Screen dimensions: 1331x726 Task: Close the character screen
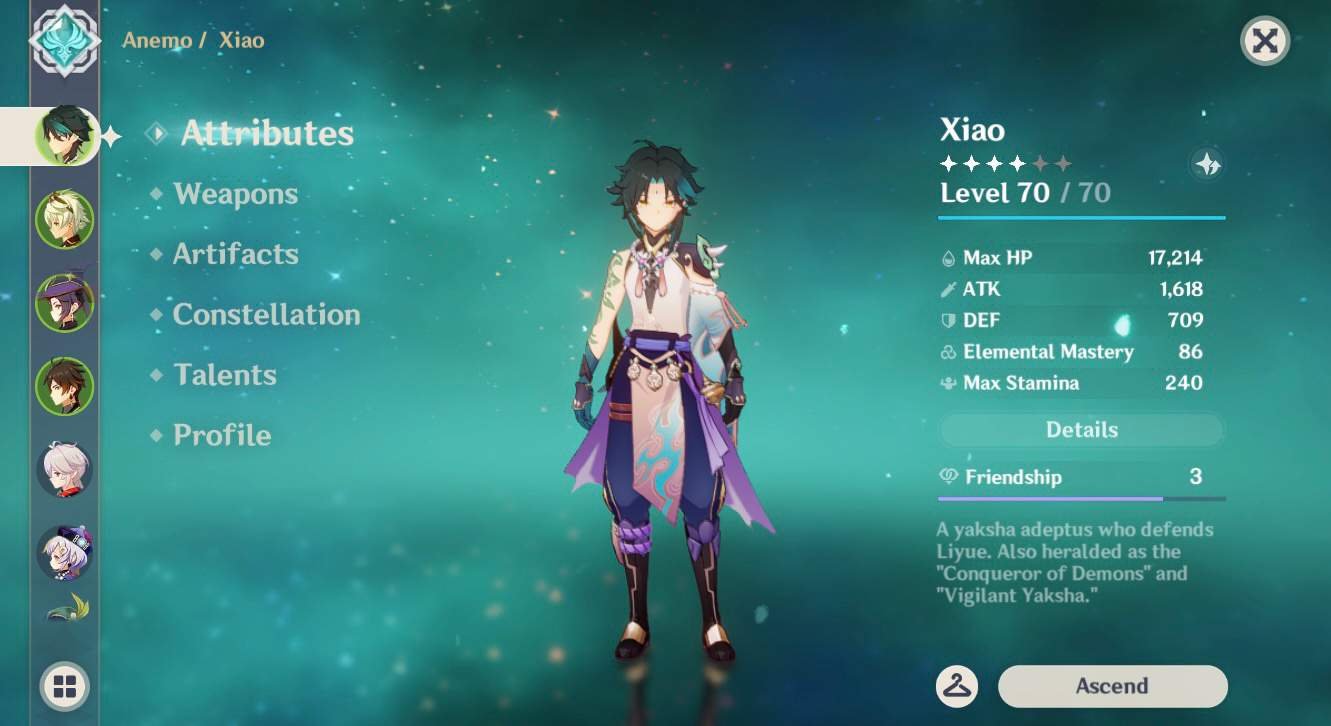(1264, 41)
